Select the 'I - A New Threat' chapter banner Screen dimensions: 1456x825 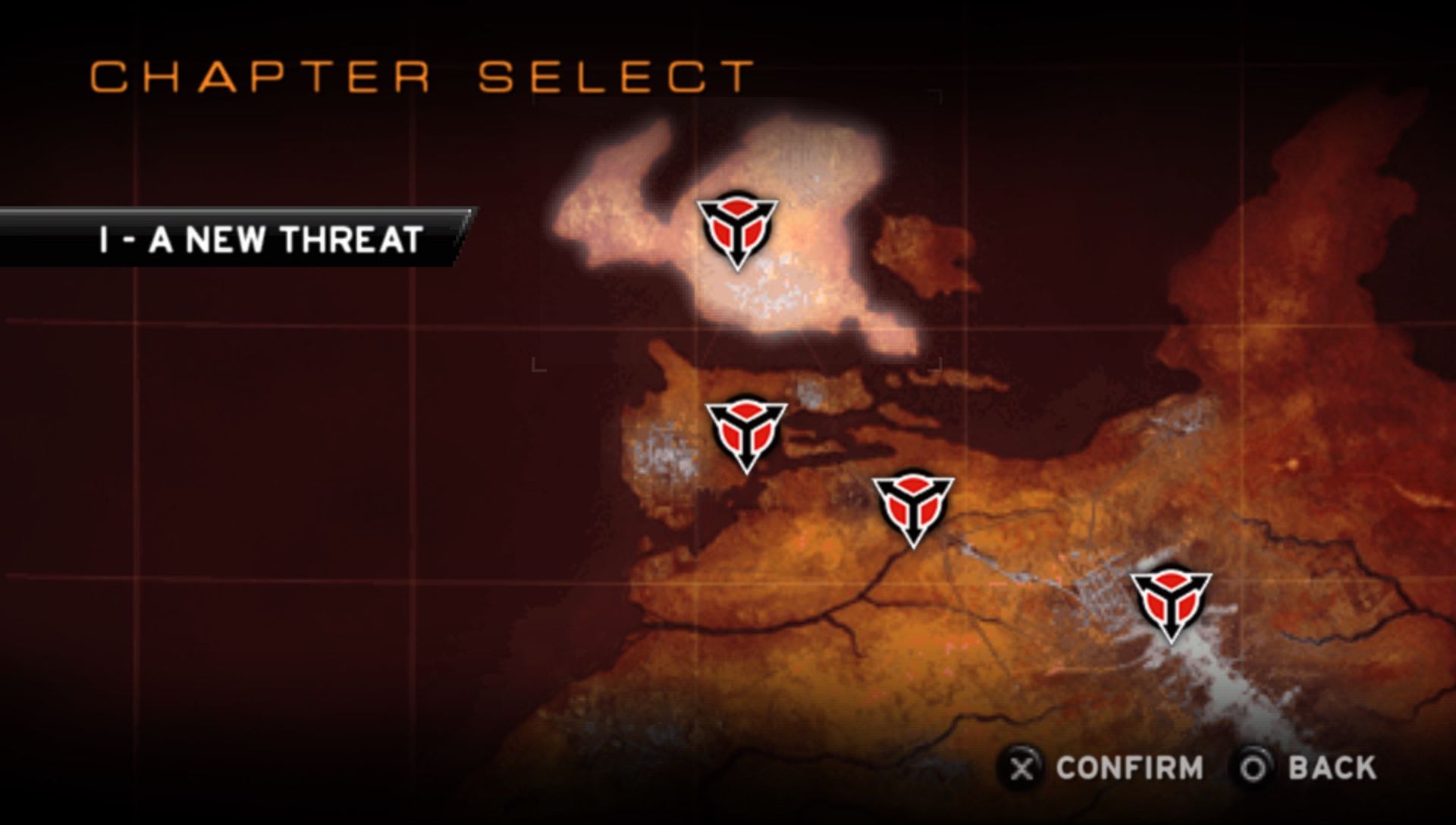(x=259, y=239)
